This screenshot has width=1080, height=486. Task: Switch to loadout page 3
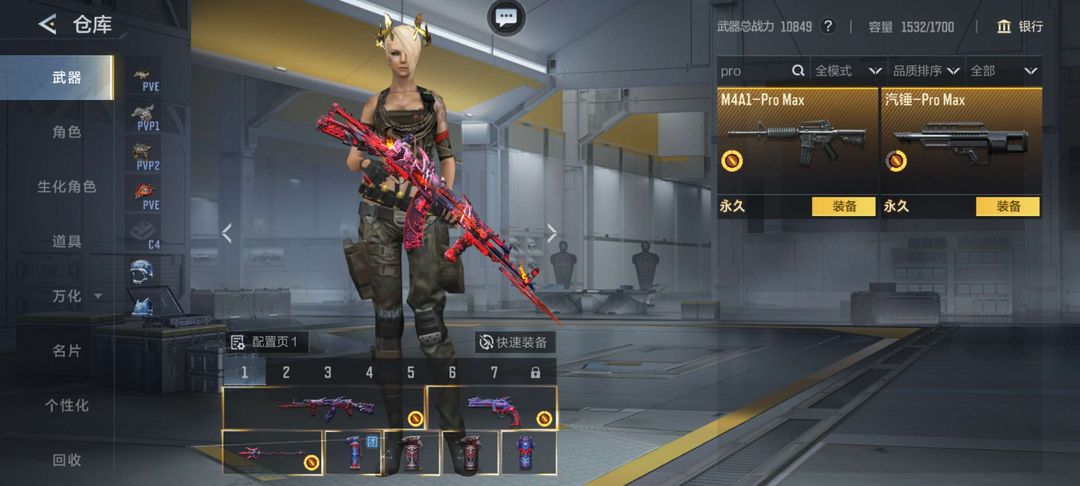tap(327, 373)
